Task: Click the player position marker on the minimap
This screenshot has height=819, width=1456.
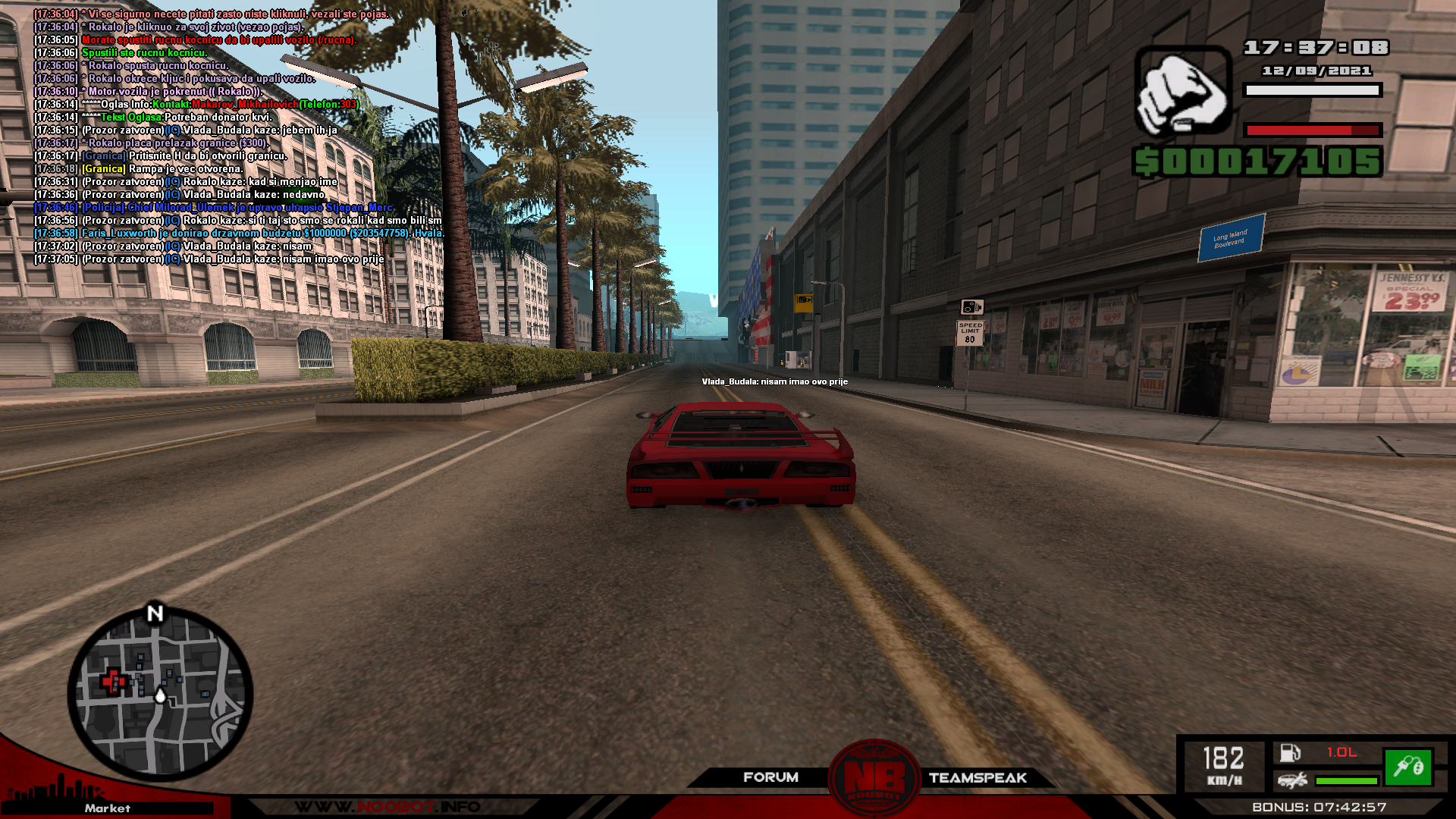Action: (x=160, y=695)
